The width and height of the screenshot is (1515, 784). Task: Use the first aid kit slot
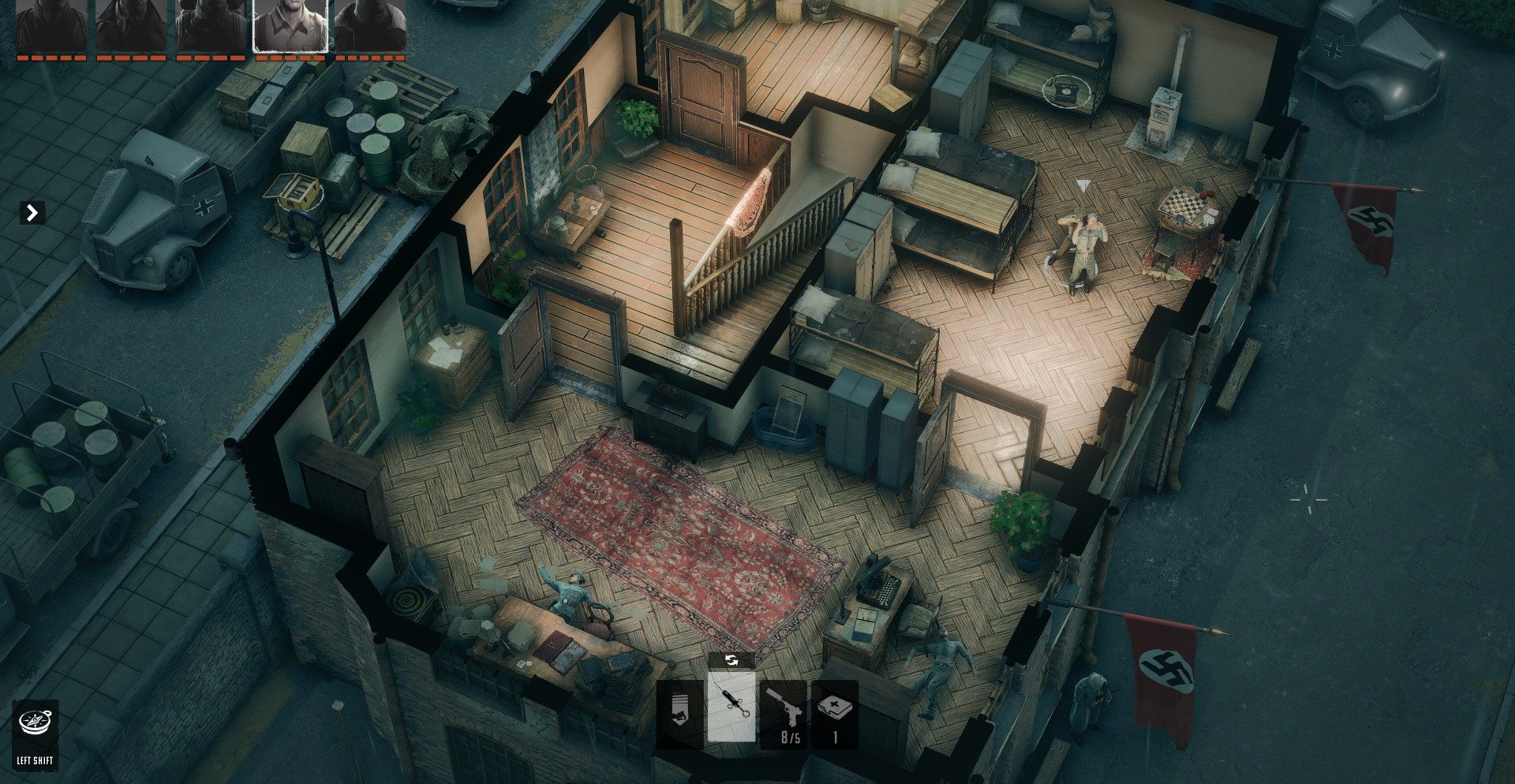coord(835,714)
